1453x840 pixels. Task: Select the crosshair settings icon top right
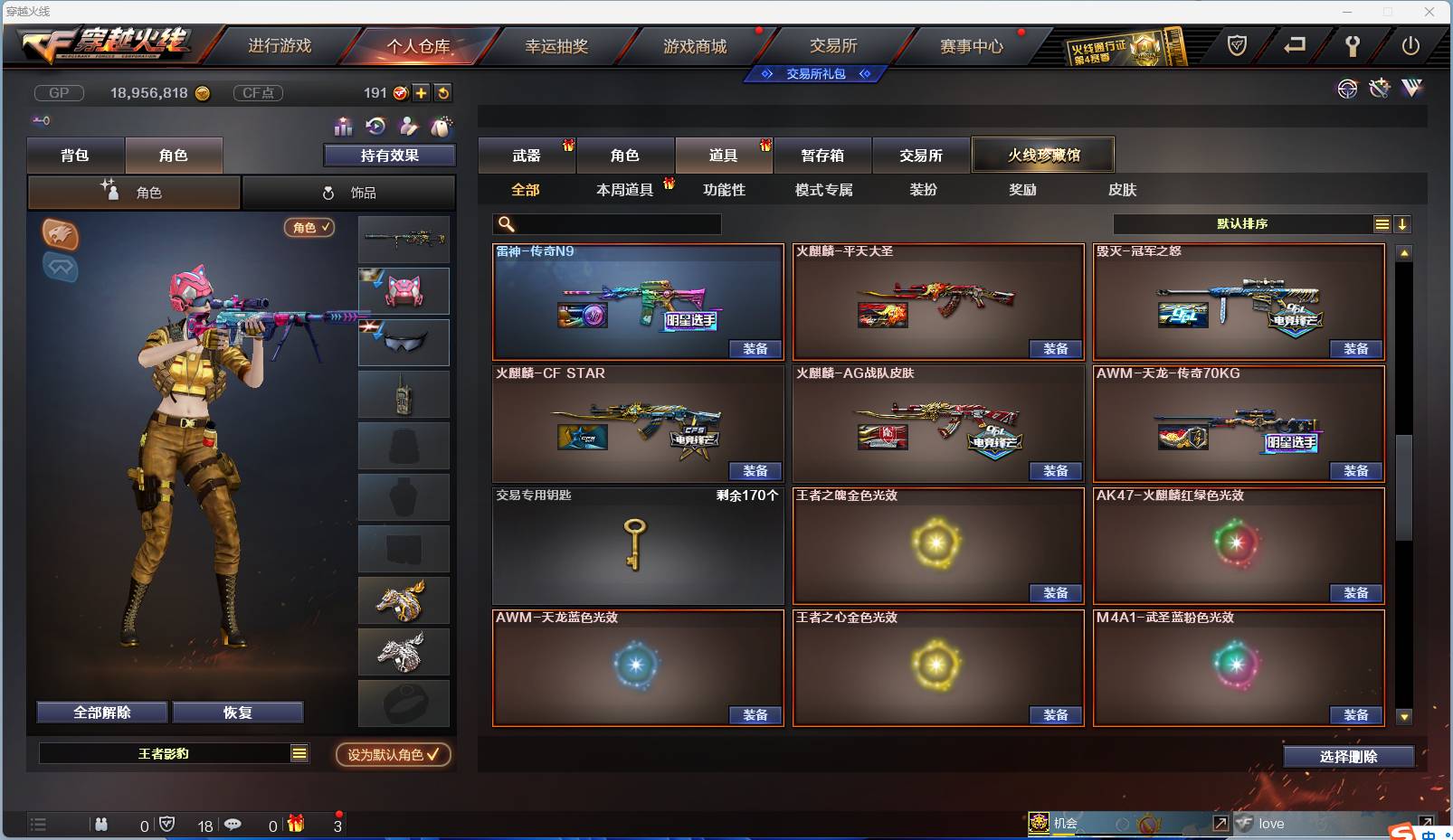point(1348,89)
